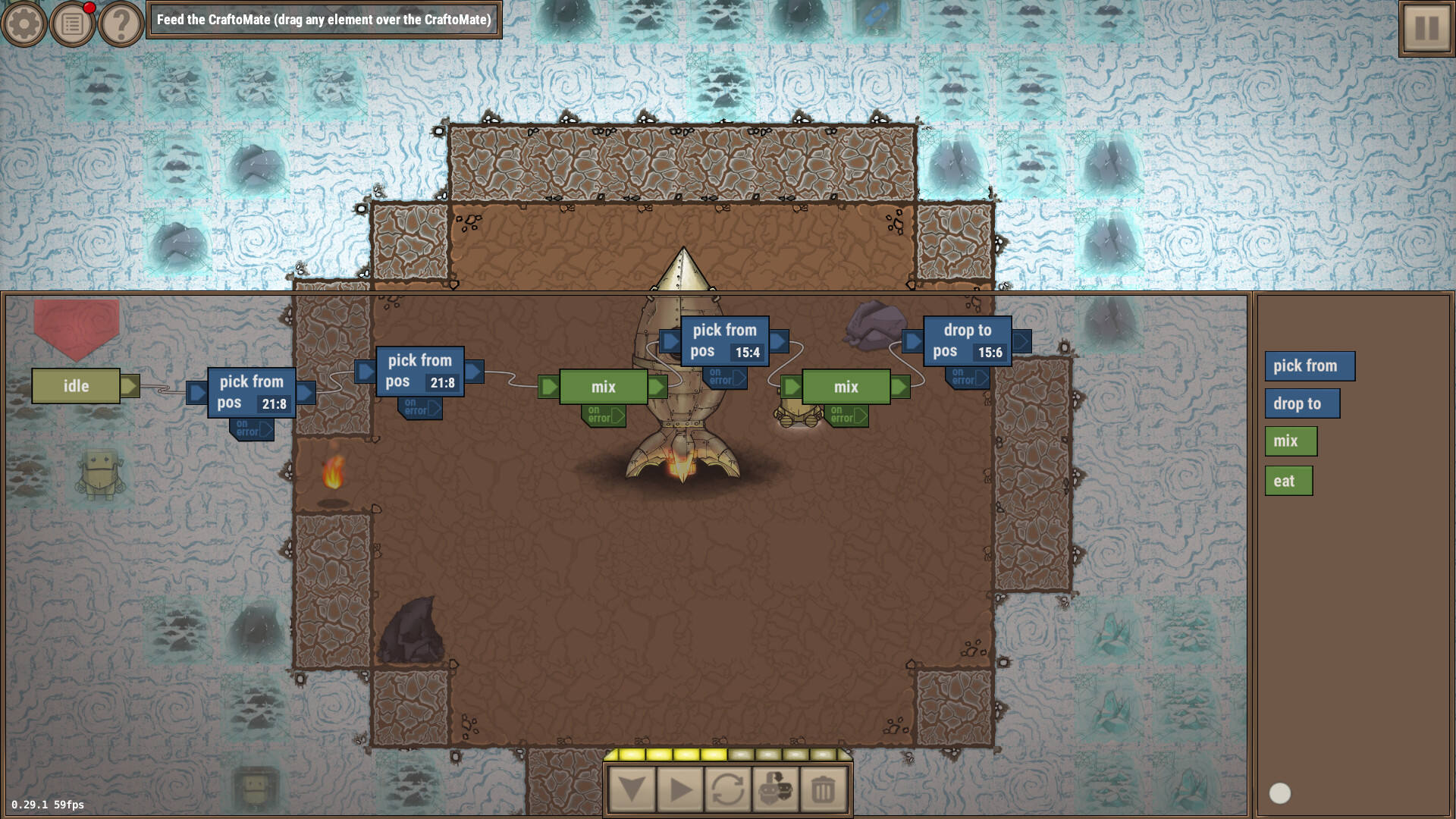Toggle the loop arrows button
The height and width of the screenshot is (819, 1456).
click(x=728, y=790)
